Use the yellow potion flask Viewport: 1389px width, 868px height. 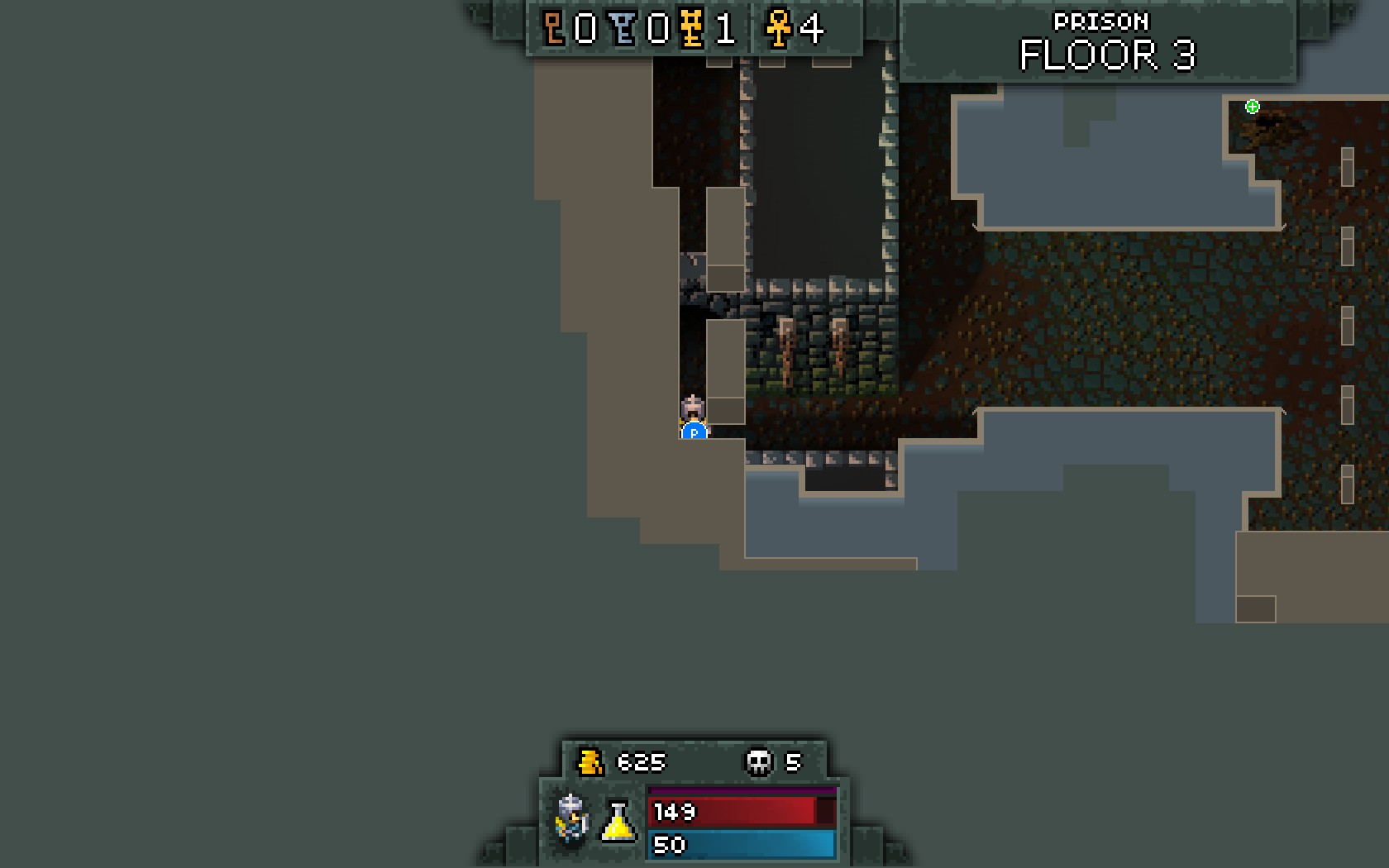point(618,822)
